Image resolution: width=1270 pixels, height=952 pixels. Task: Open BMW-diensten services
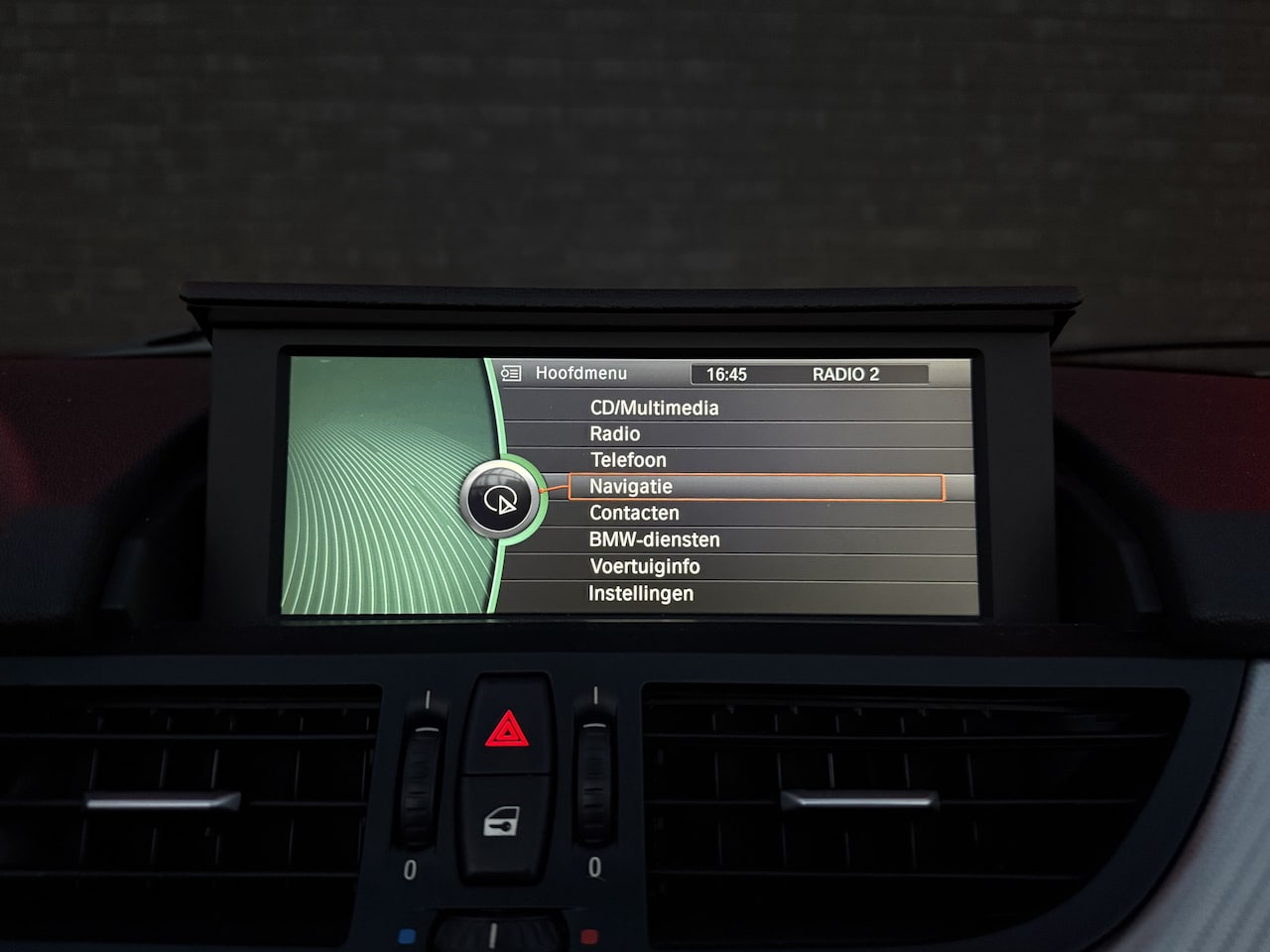(x=654, y=539)
